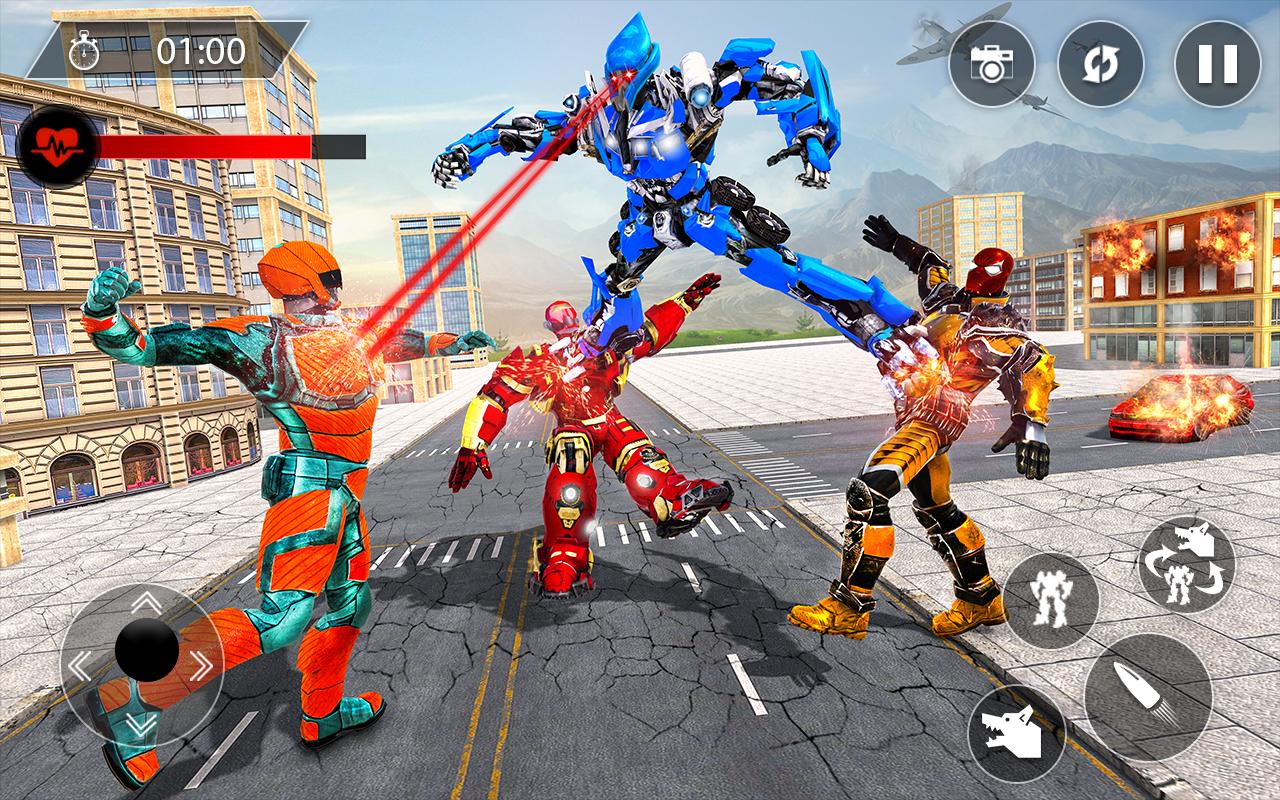Restart the level using the reset icon
Image resolution: width=1280 pixels, height=800 pixels.
(x=1101, y=64)
